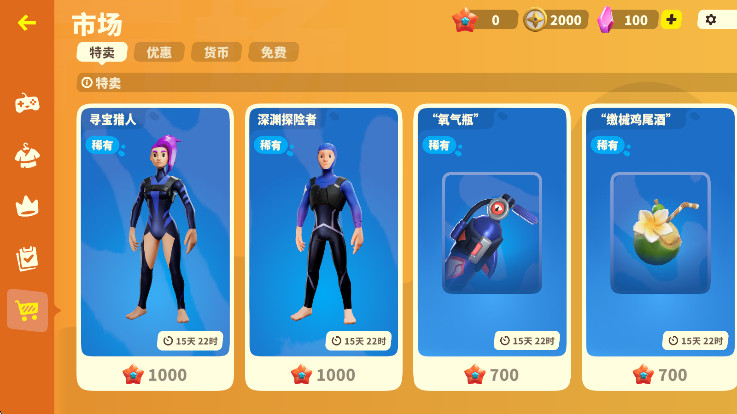Buy the oxygen tank for 700 stars

click(491, 375)
